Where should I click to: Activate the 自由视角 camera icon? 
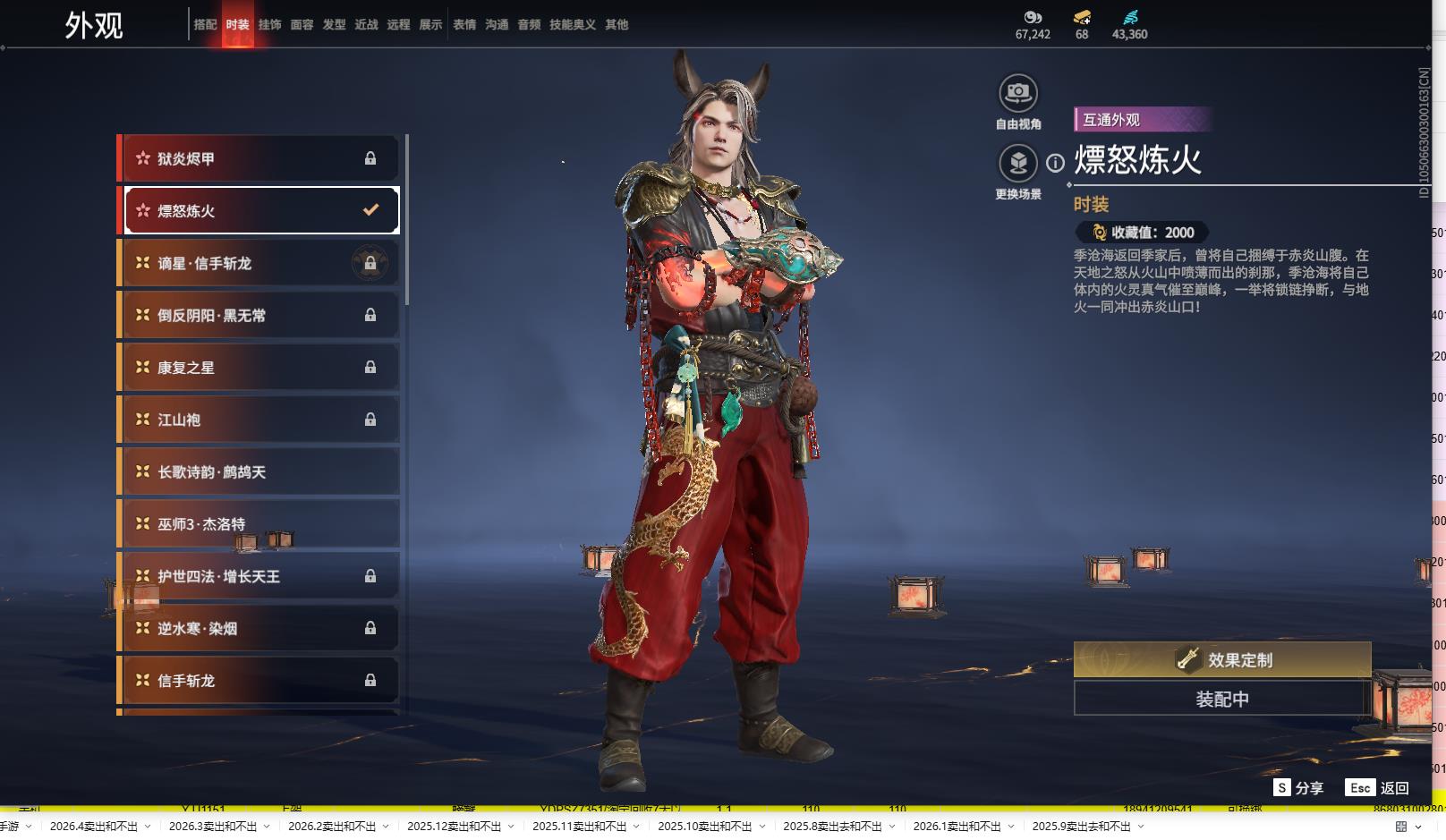(1017, 93)
